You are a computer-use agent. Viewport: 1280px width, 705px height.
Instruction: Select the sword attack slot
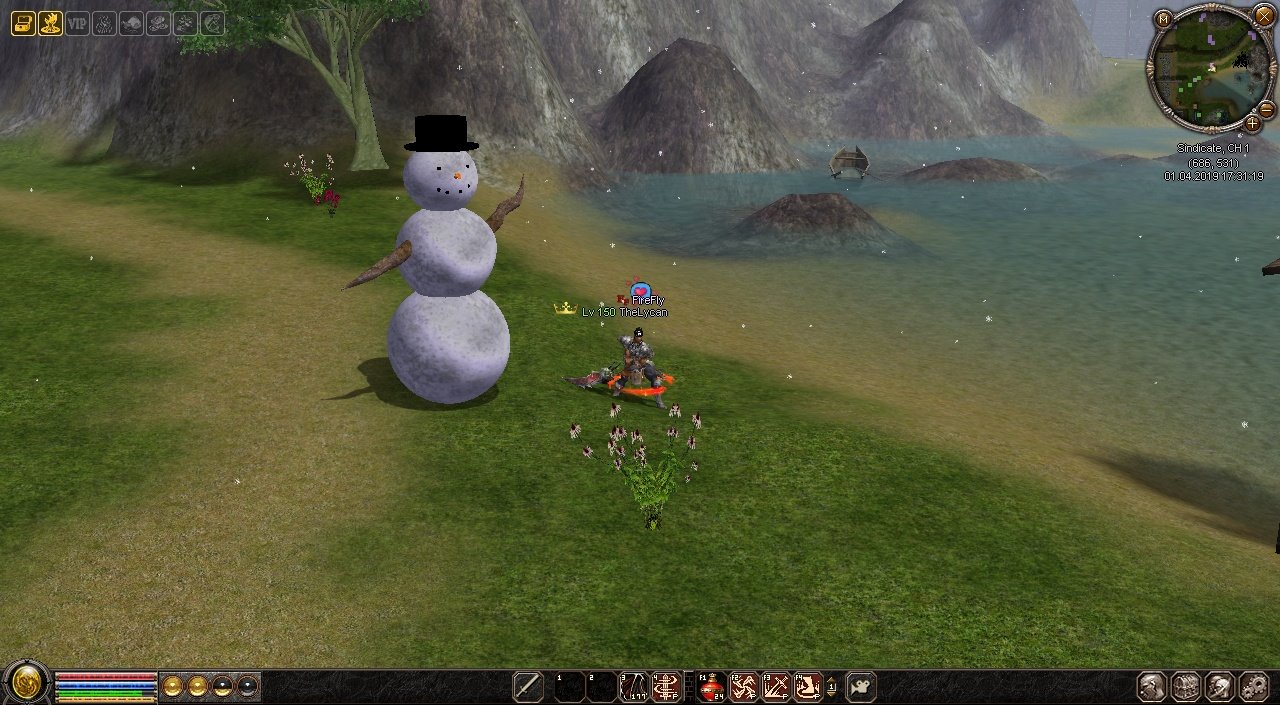(x=528, y=687)
